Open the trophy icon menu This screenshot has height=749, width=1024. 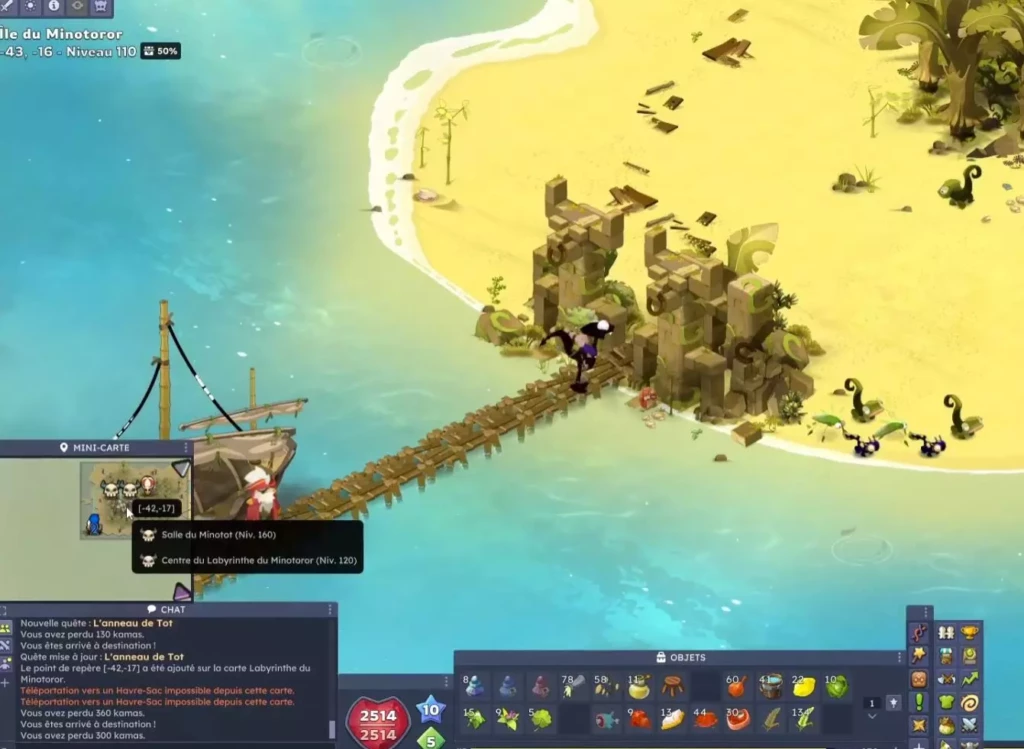pos(969,632)
